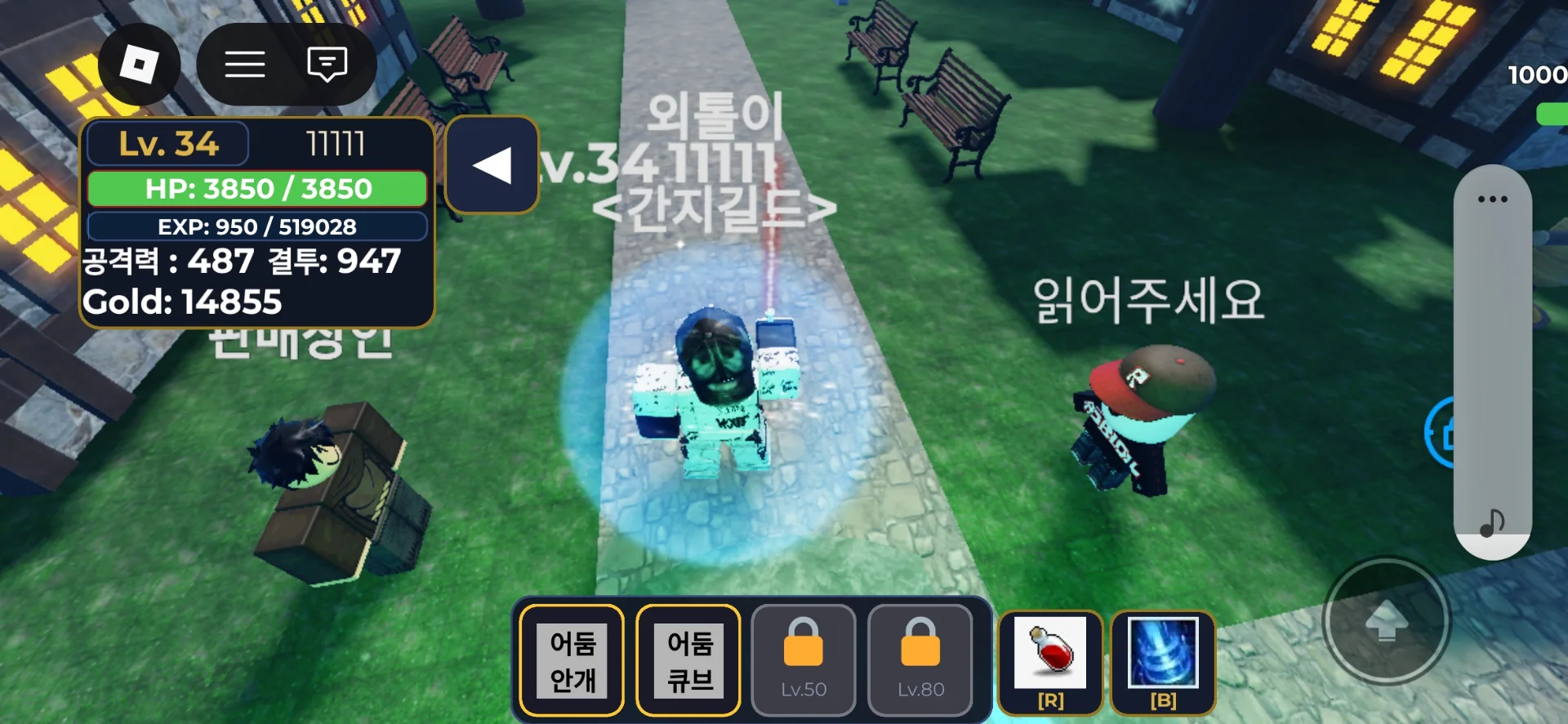Open the hamburger menu
Screen dimensions: 1568x724
coord(244,64)
